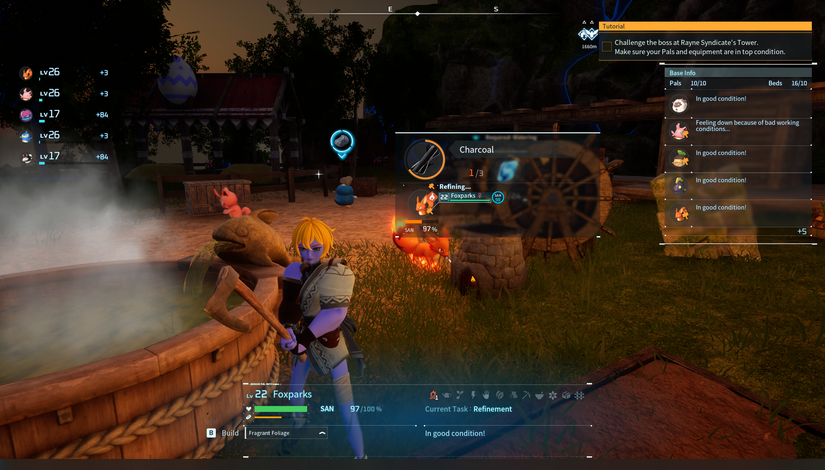Image resolution: width=825 pixels, height=470 pixels.
Task: Select the purple pal party slot at level 17
Action: click(x=27, y=115)
